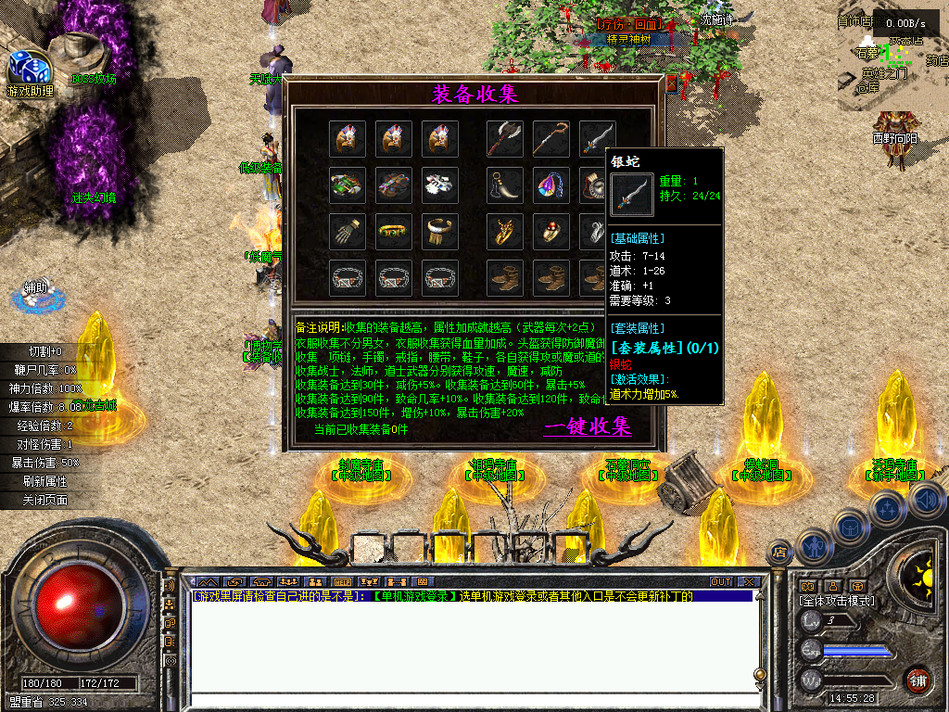Select the white robe clothing slot
949x712 pixels.
(440, 185)
